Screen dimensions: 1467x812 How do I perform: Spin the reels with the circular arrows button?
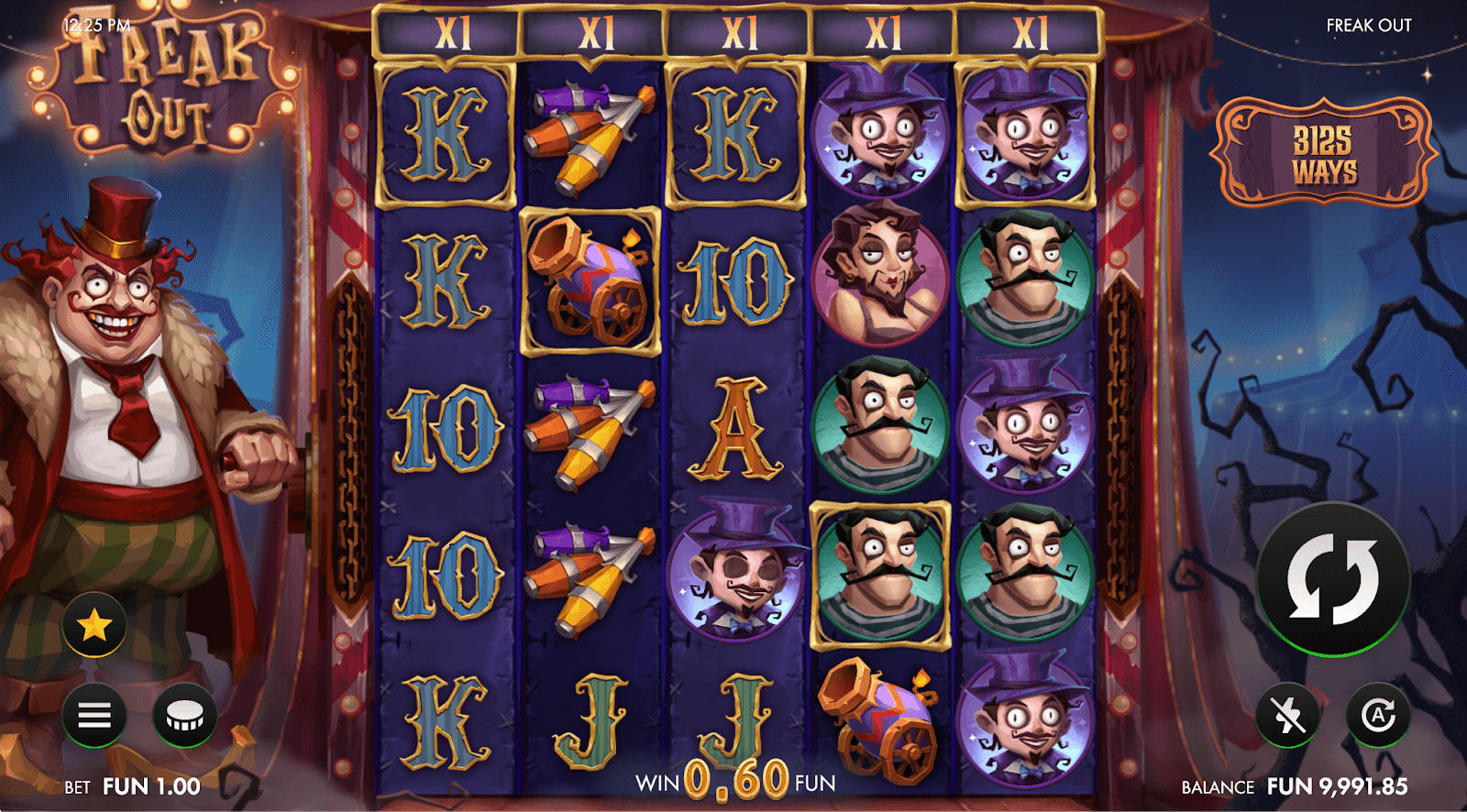point(1332,579)
